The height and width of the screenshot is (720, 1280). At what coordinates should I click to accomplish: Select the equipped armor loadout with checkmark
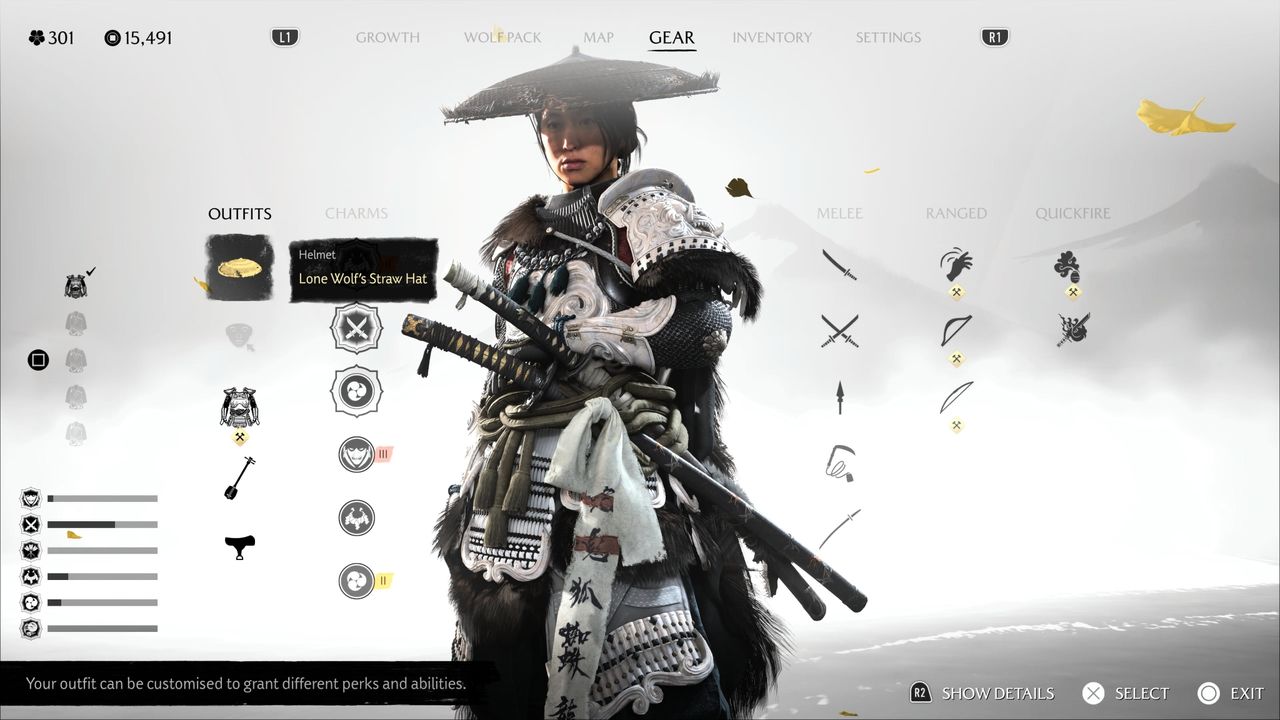(76, 287)
